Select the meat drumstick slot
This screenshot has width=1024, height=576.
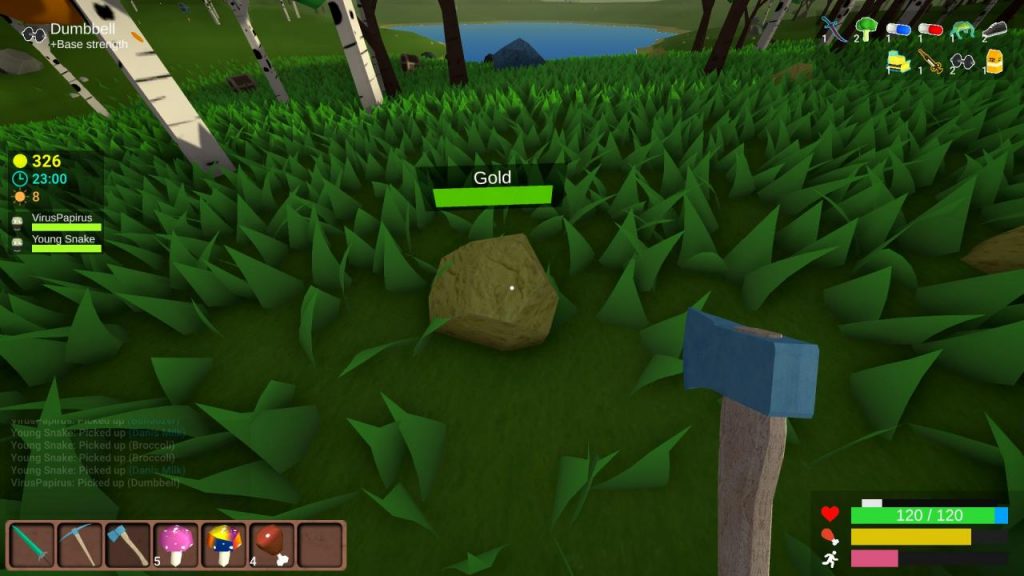(272, 545)
